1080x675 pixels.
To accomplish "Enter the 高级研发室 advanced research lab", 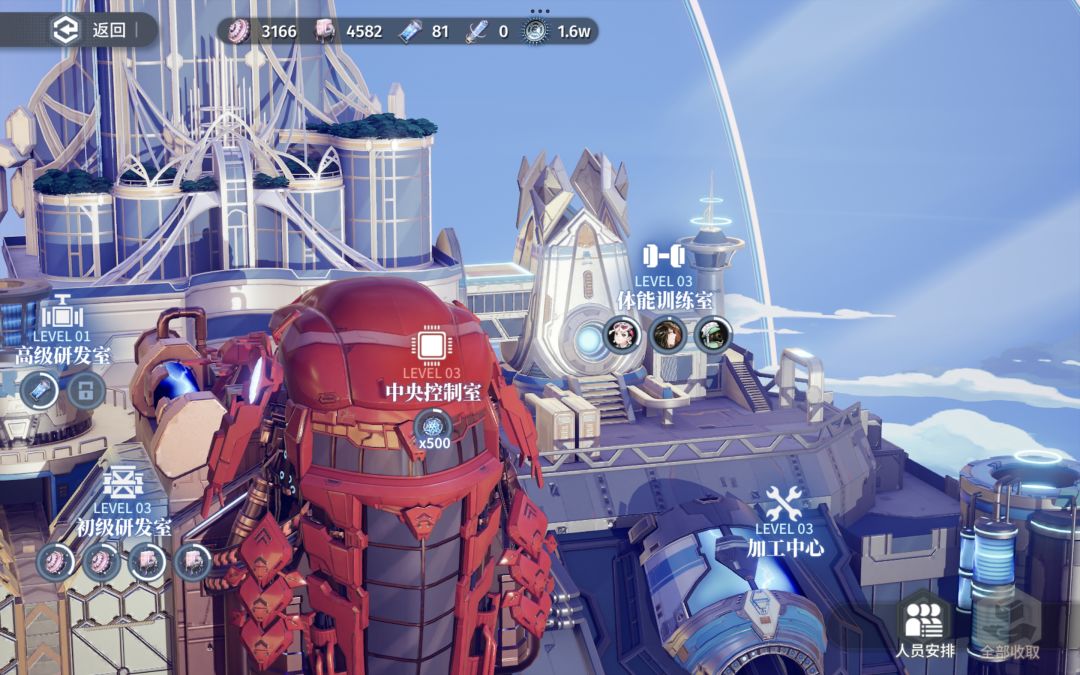I will point(62,355).
